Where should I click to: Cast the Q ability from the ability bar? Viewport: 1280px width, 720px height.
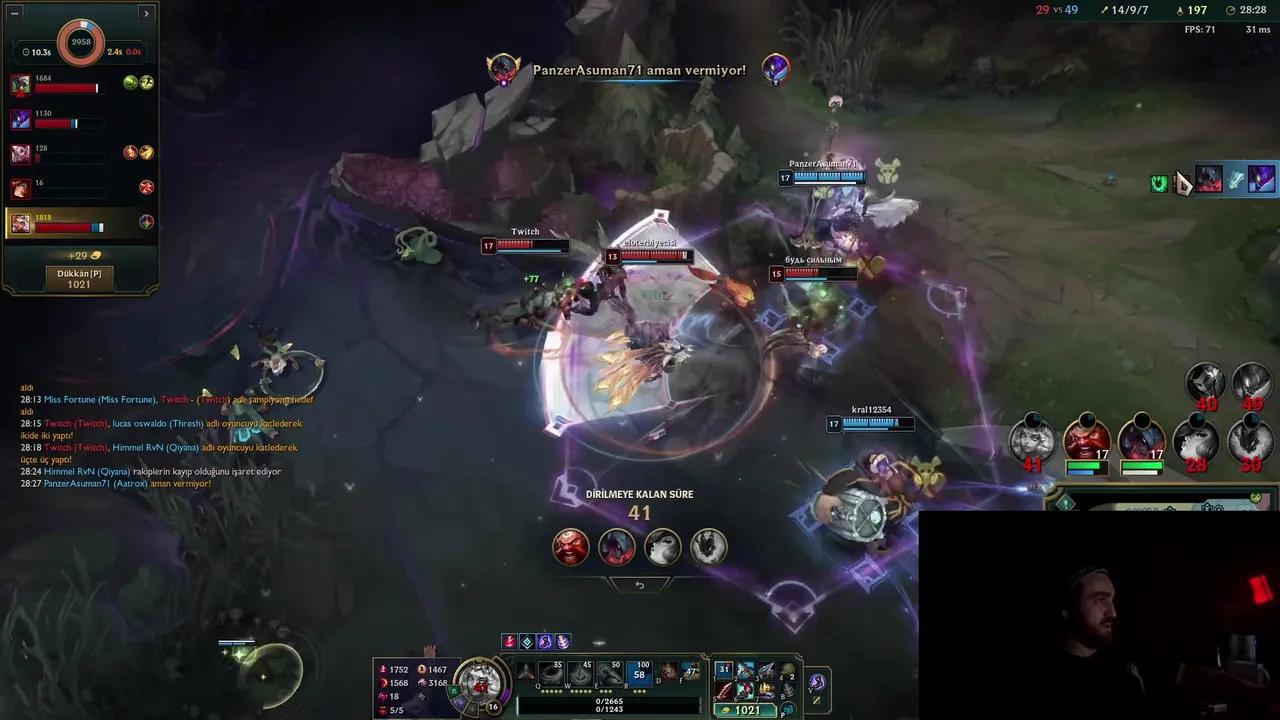(552, 672)
